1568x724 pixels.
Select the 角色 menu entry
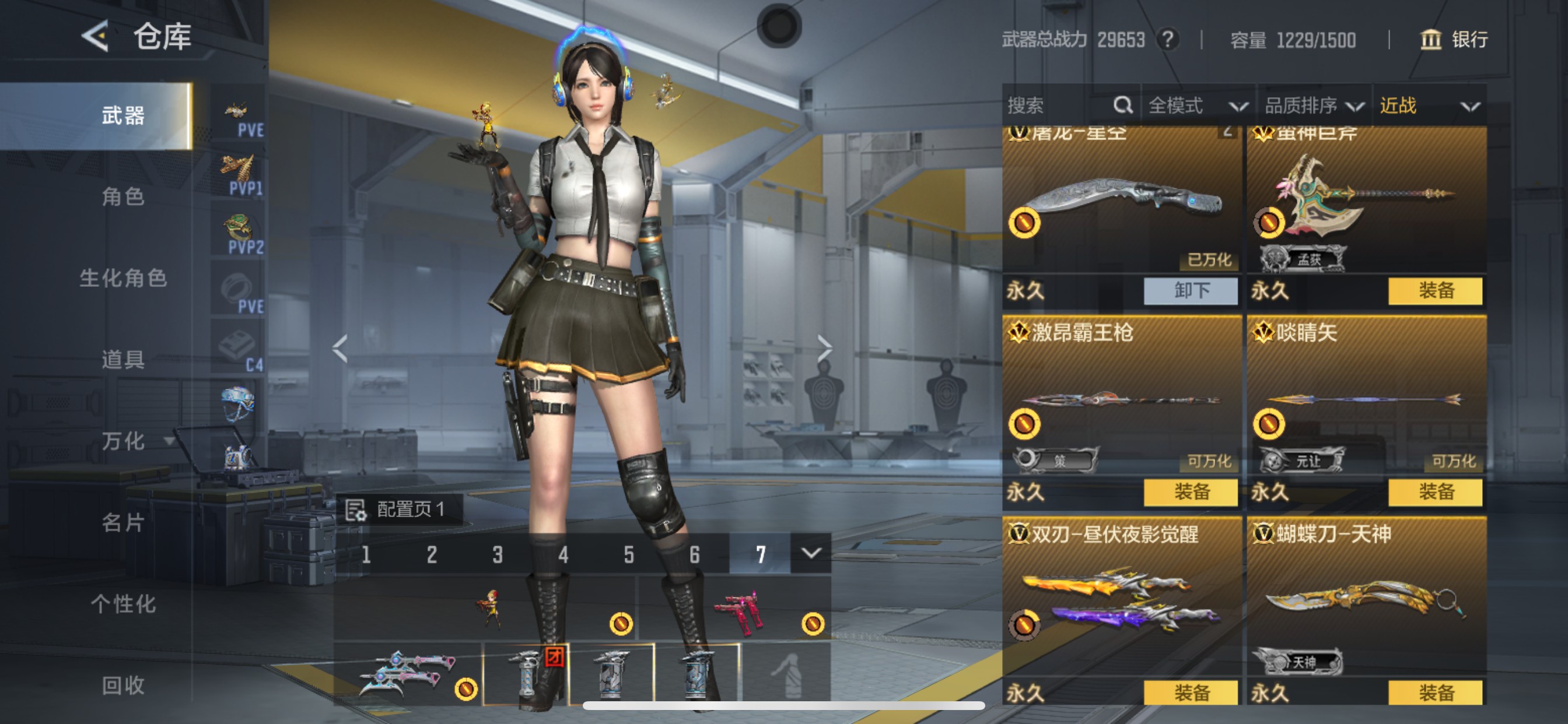[123, 196]
